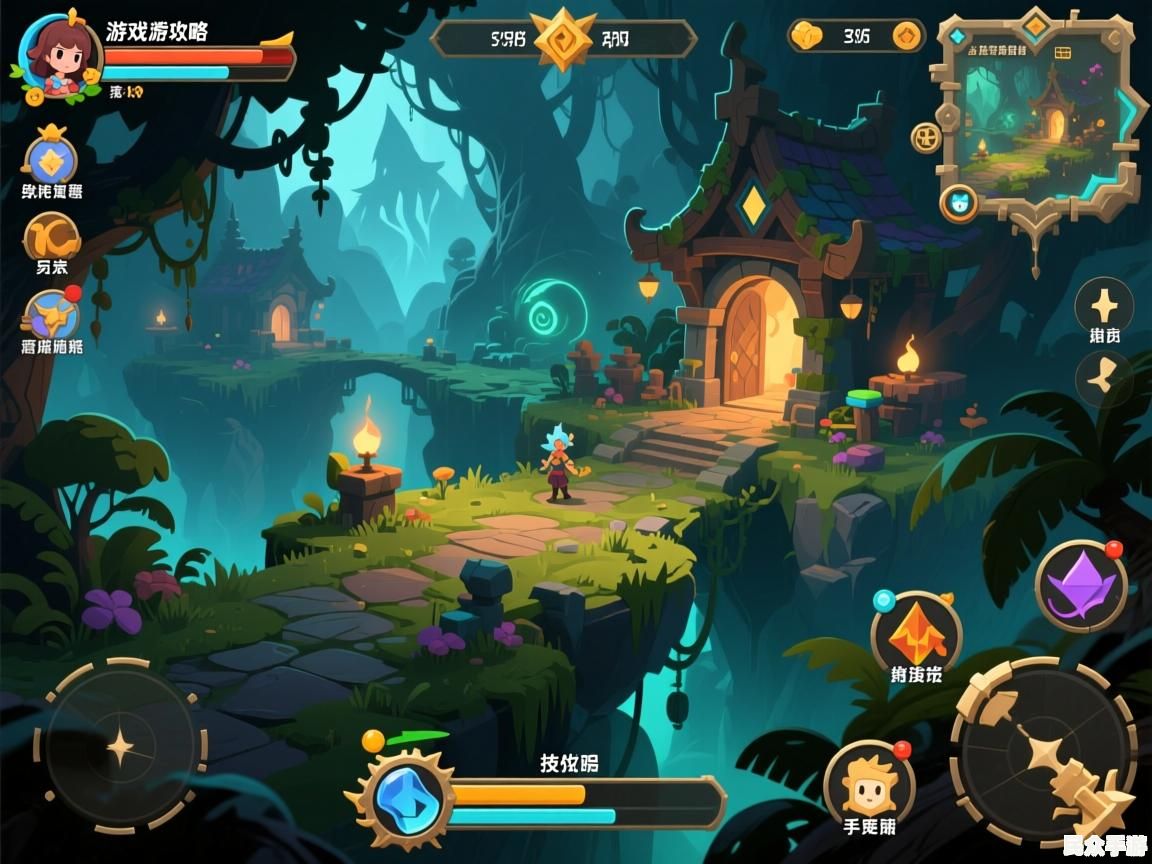Activate the four-pointed star button

pyautogui.click(x=1104, y=305)
